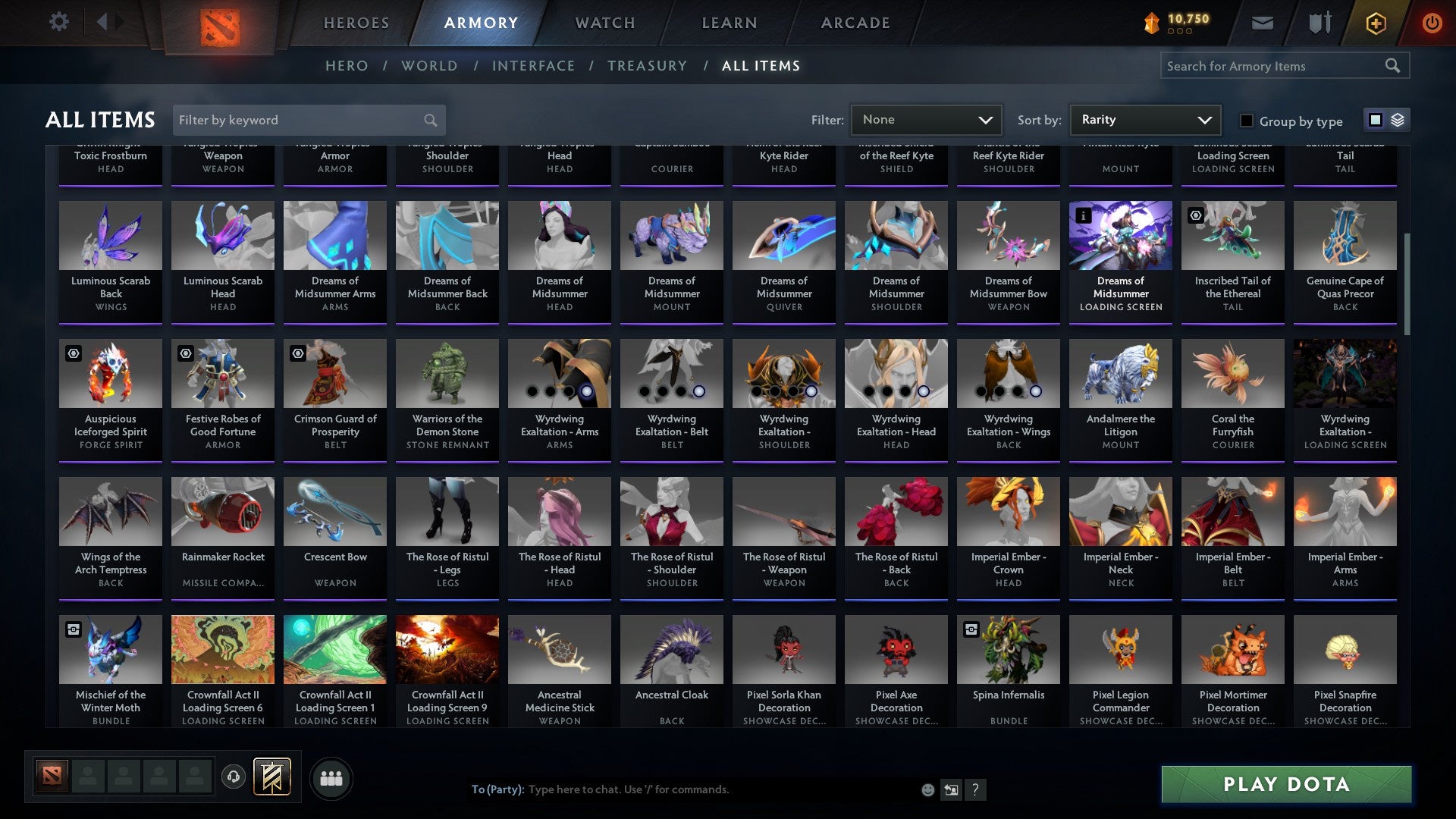Open the armory shield and sword icon
Image resolution: width=1456 pixels, height=819 pixels.
point(1319,22)
